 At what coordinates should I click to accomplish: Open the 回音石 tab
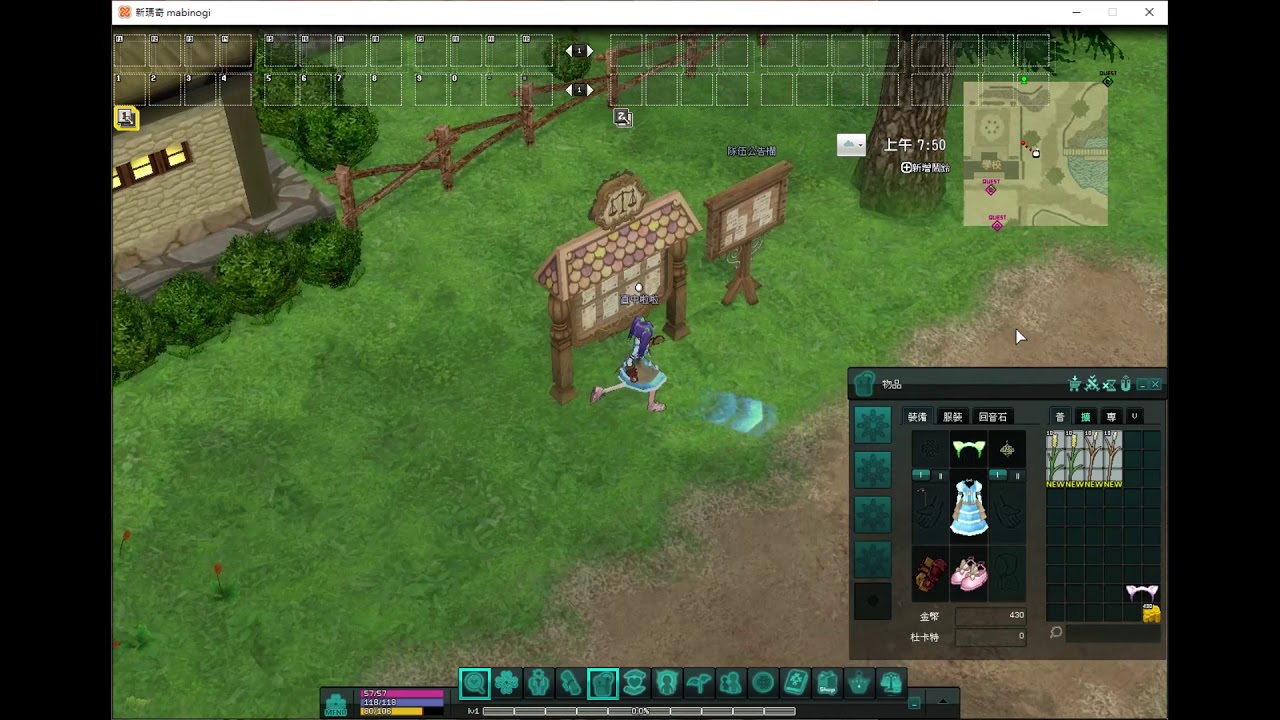tap(992, 417)
